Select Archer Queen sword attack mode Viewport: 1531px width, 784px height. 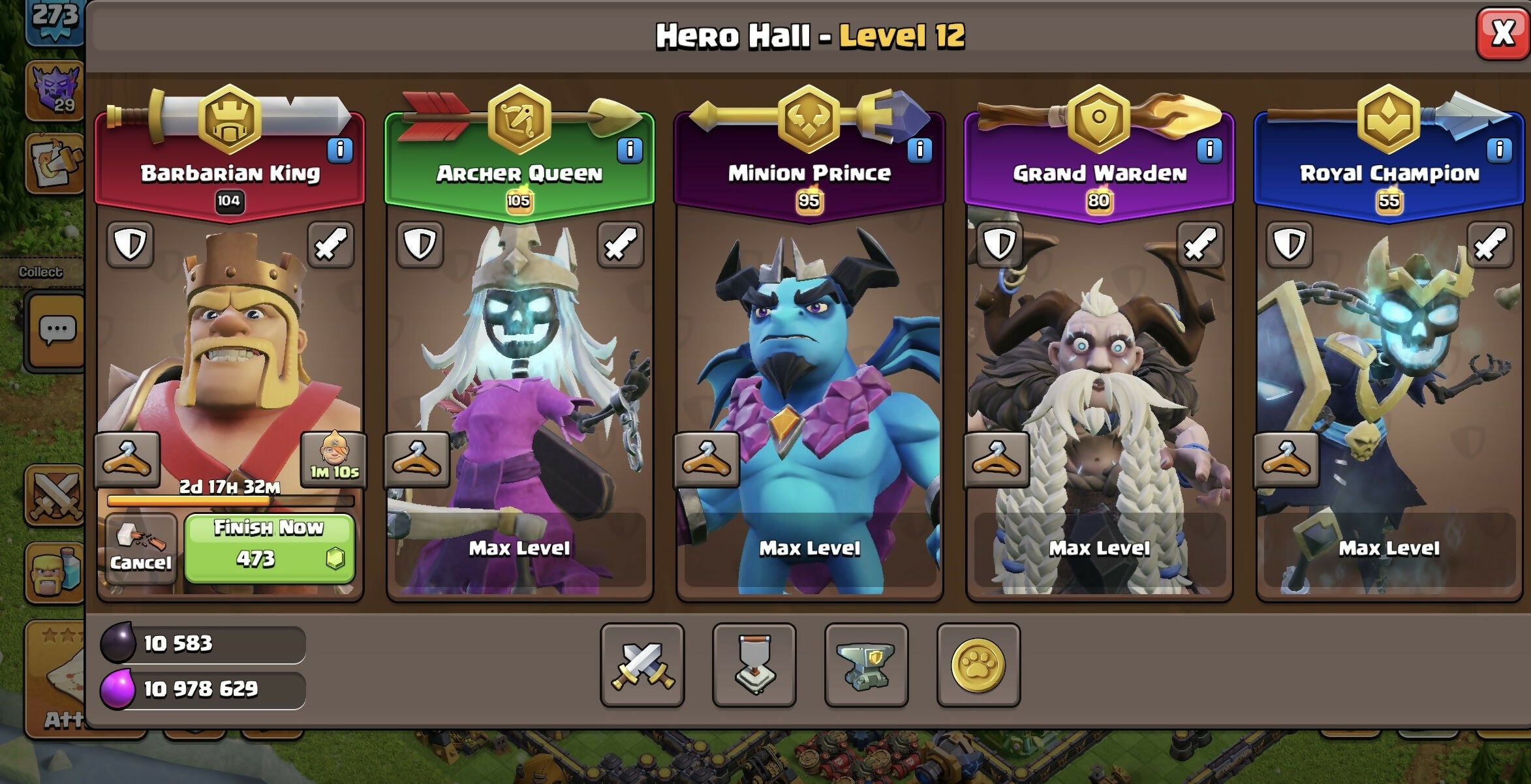pos(620,245)
